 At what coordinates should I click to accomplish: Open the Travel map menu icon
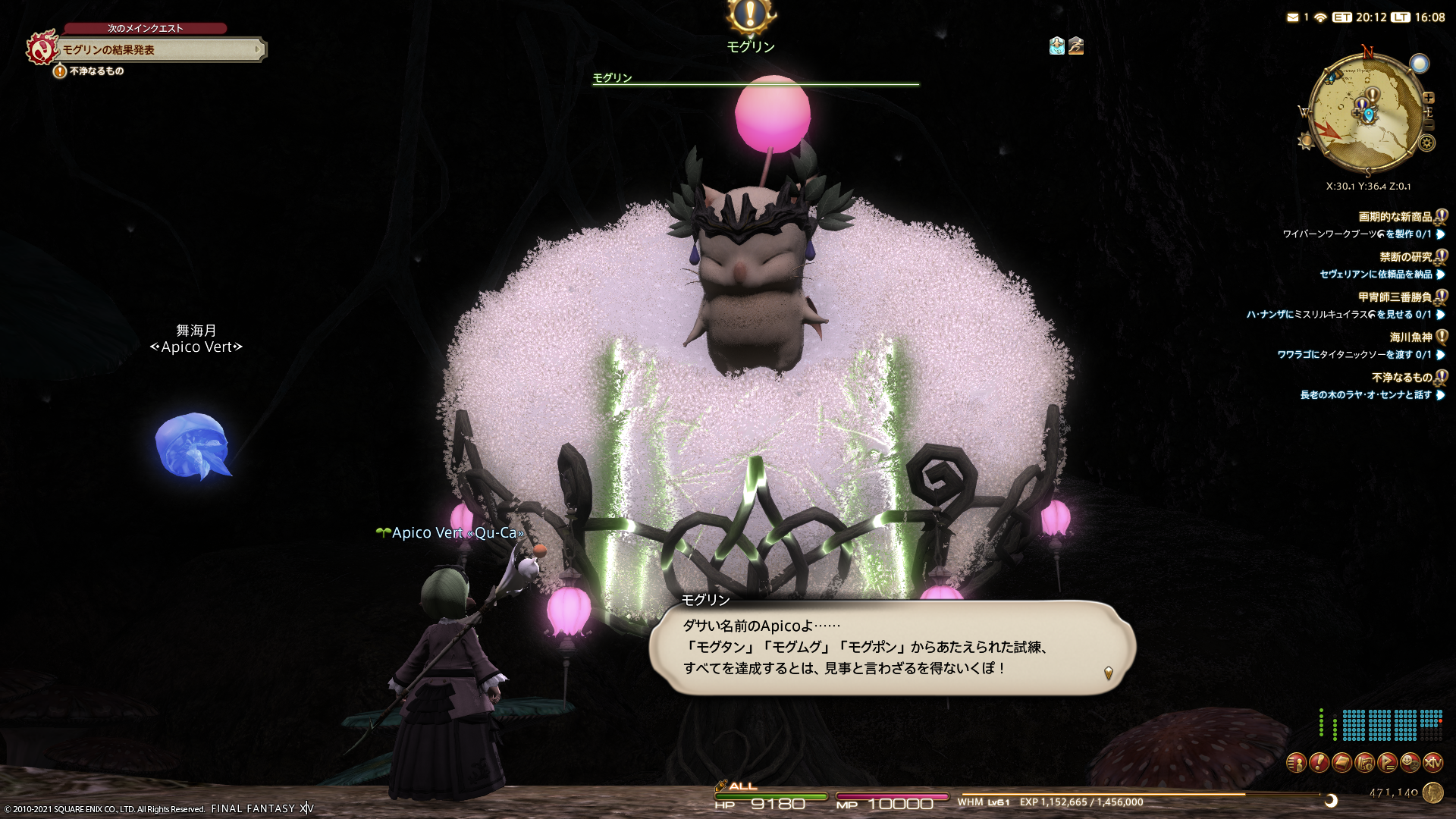coord(1364,762)
